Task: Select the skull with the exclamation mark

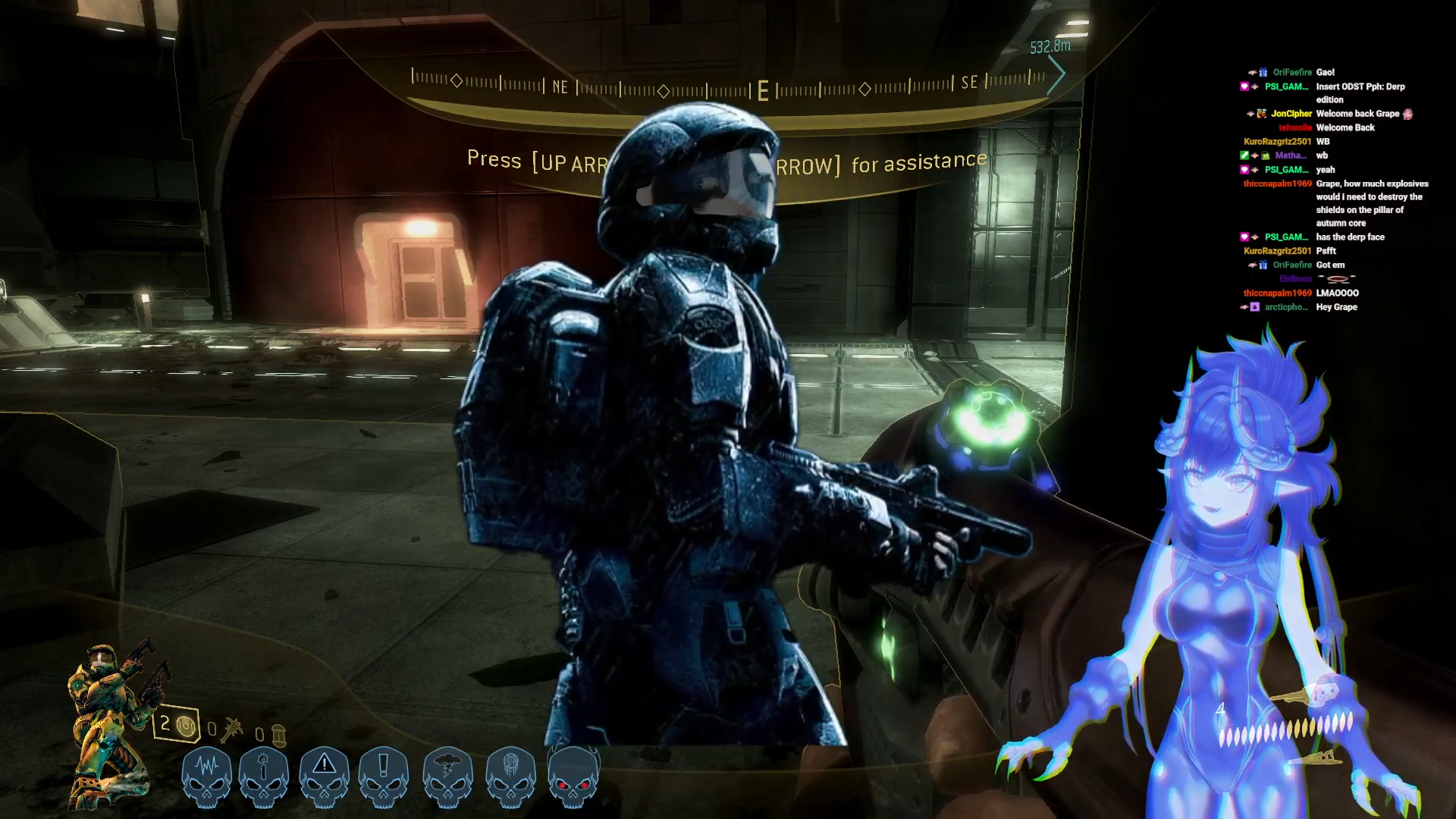Action: tap(383, 775)
